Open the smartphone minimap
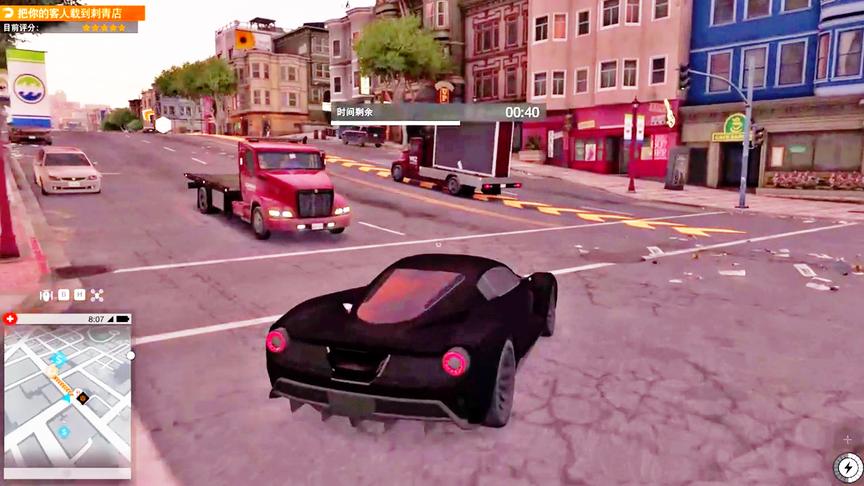 66,395
